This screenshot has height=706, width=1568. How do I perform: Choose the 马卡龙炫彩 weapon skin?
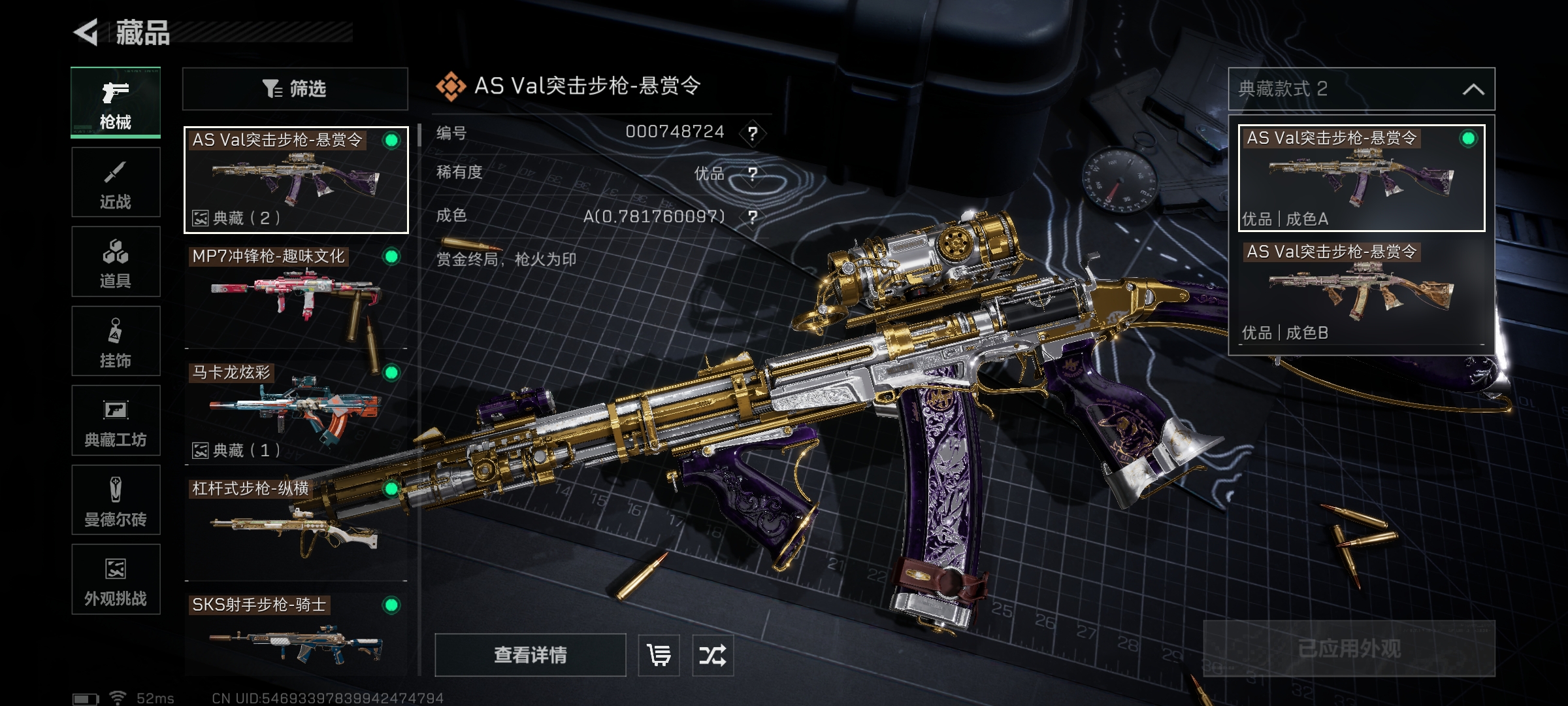pyautogui.click(x=295, y=412)
